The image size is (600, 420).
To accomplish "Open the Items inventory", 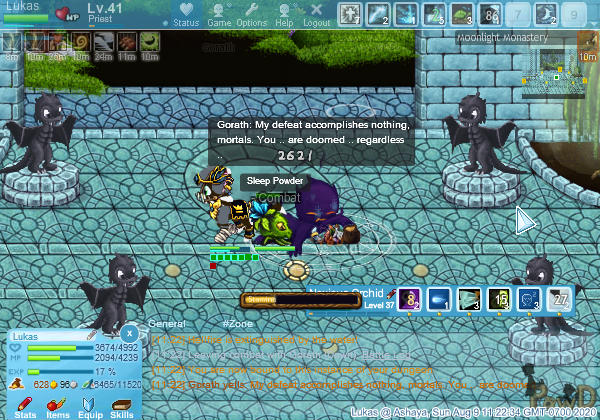I will (58, 405).
